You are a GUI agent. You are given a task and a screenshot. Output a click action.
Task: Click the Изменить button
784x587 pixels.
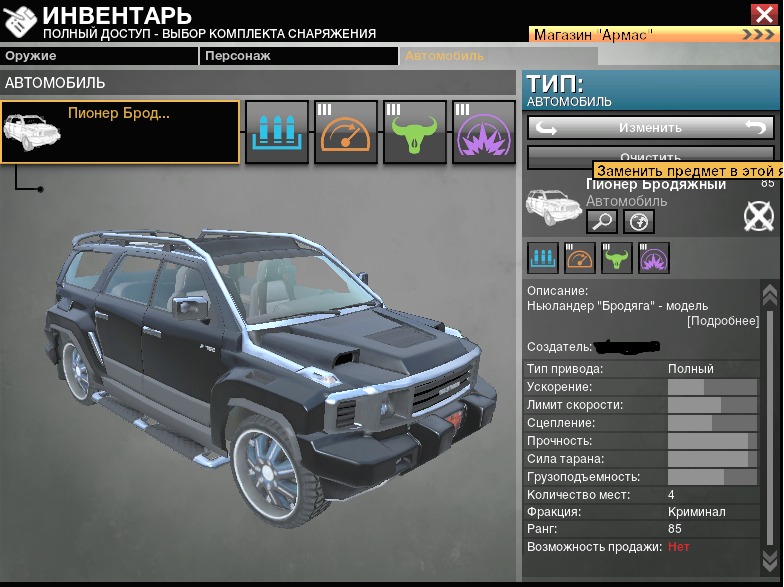tap(650, 127)
